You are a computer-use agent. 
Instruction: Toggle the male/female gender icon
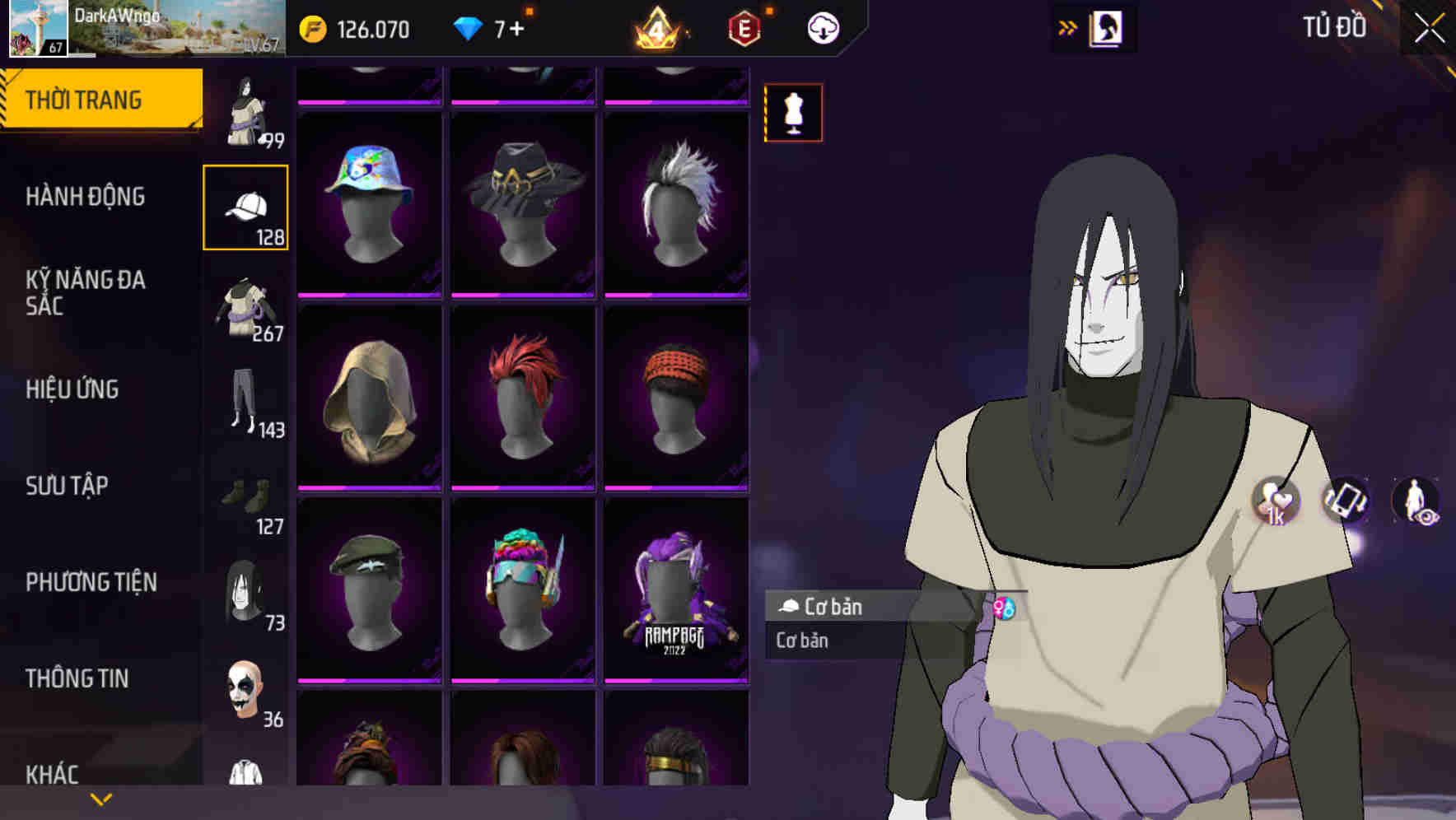coord(1004,607)
